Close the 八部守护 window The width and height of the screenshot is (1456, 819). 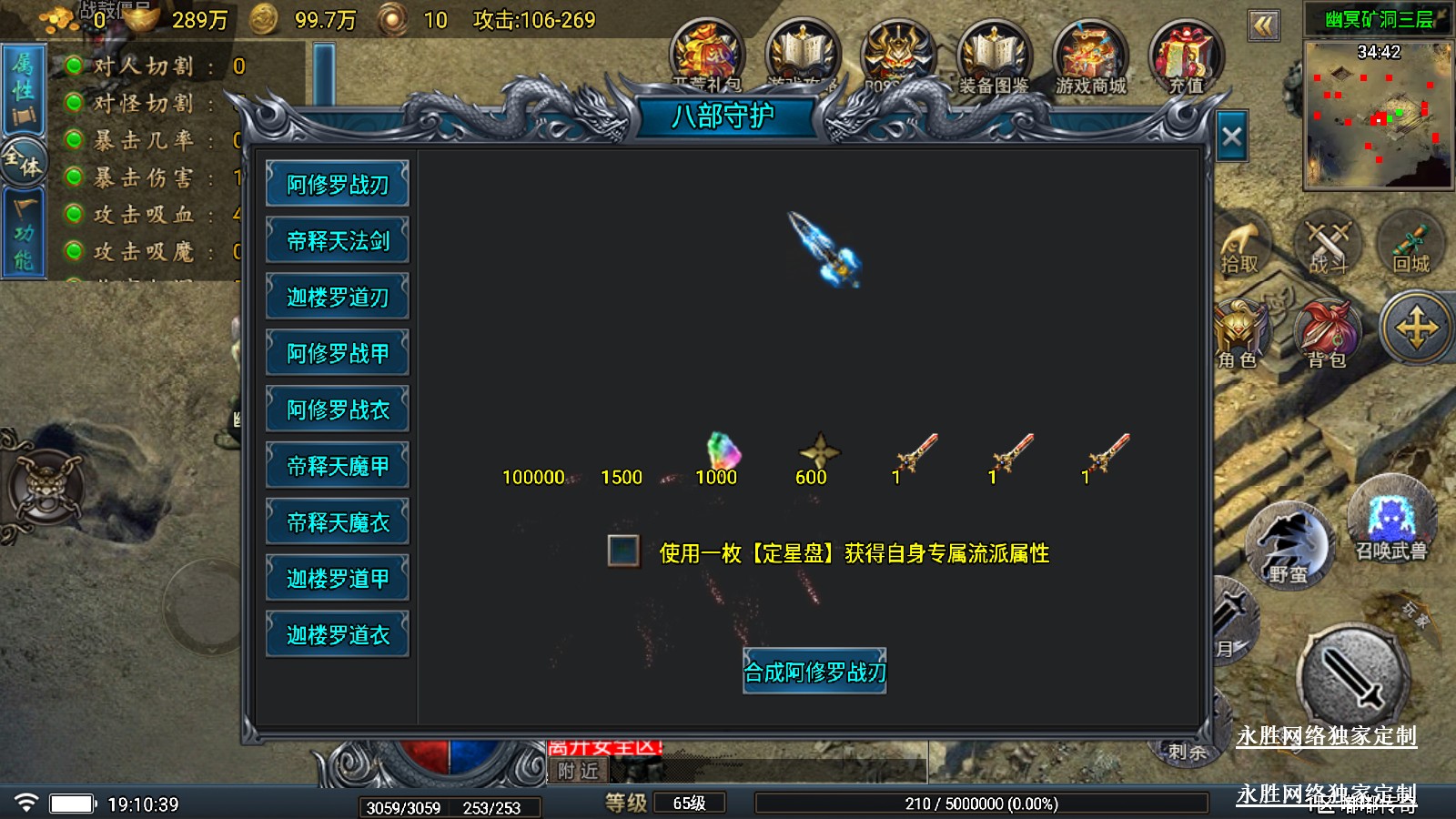coord(1232,137)
